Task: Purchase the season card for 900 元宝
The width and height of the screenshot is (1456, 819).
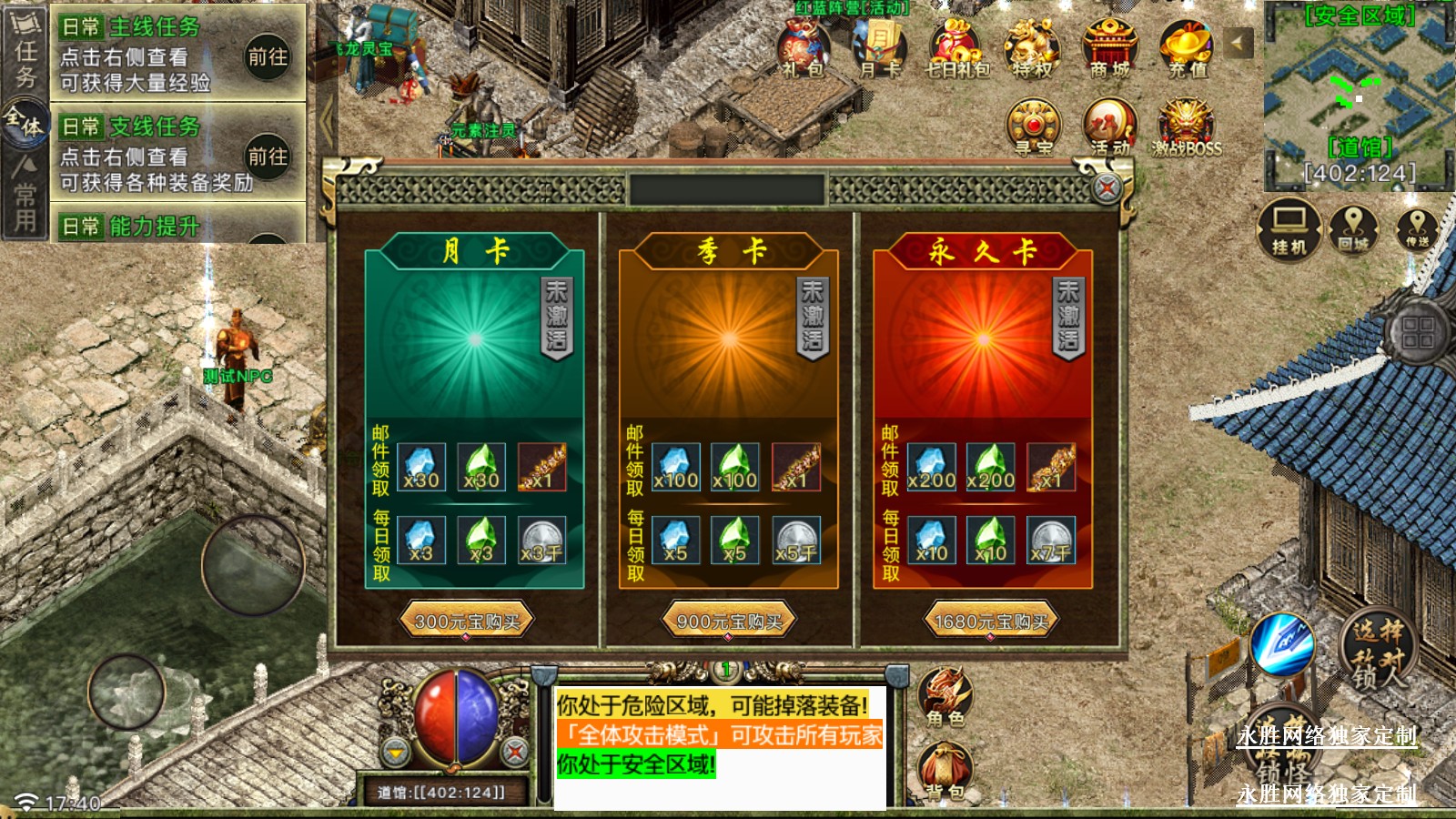Action: coord(729,622)
